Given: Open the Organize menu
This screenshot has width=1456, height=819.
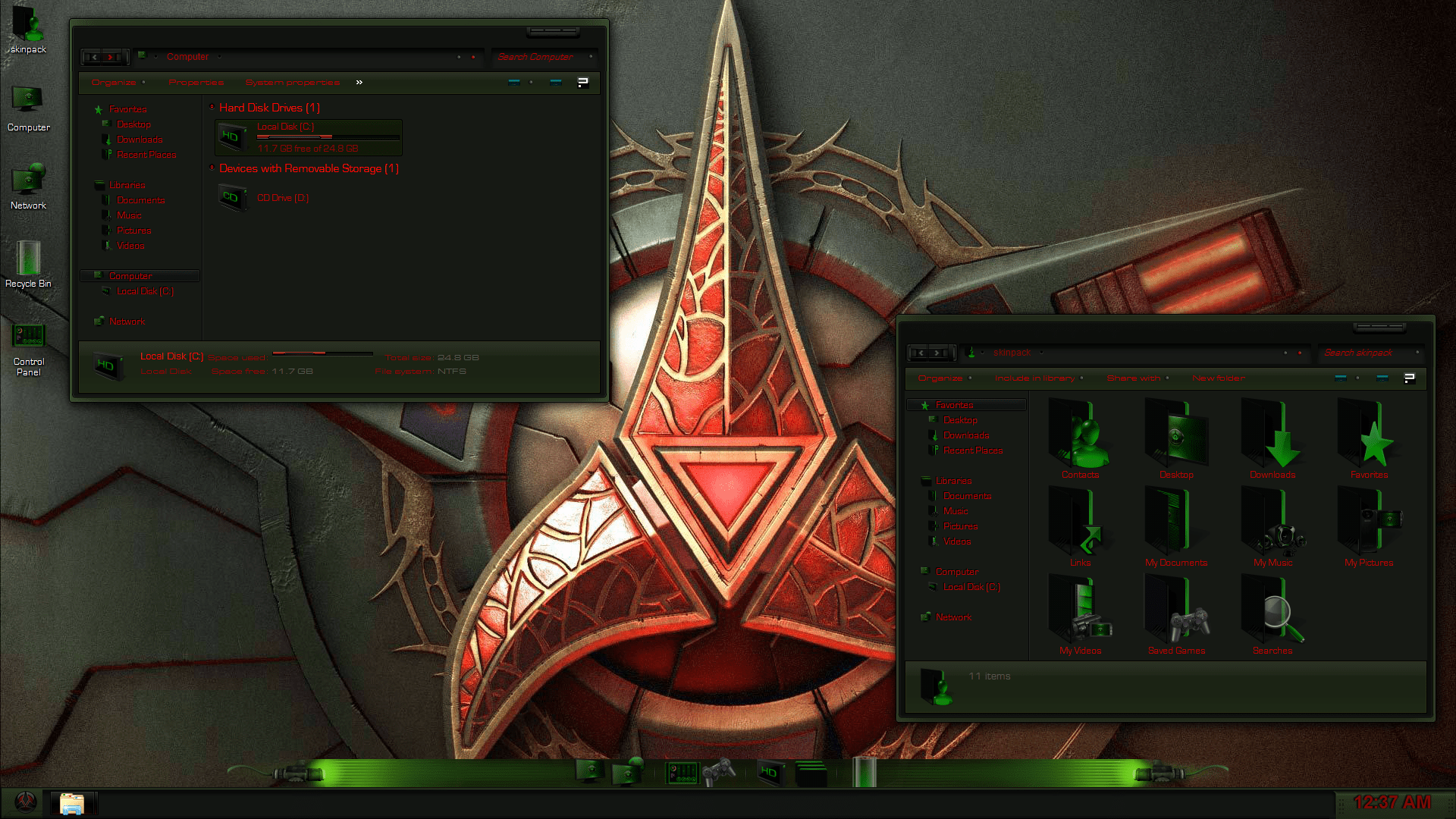Looking at the screenshot, I should (x=113, y=82).
